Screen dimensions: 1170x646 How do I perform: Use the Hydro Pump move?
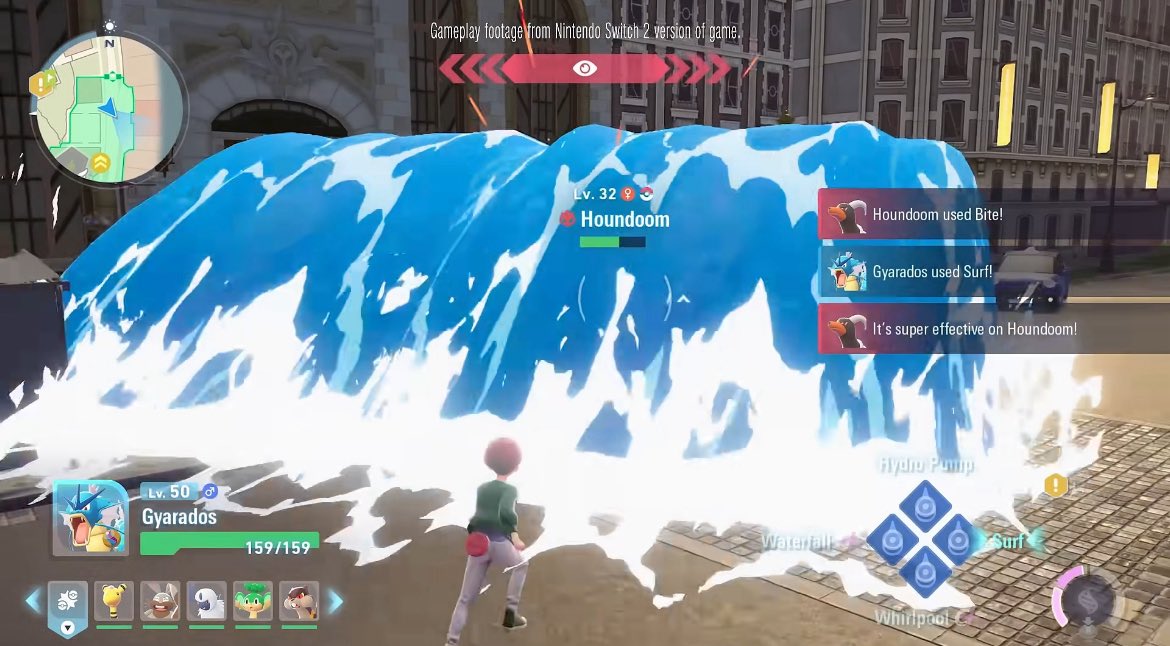[924, 503]
